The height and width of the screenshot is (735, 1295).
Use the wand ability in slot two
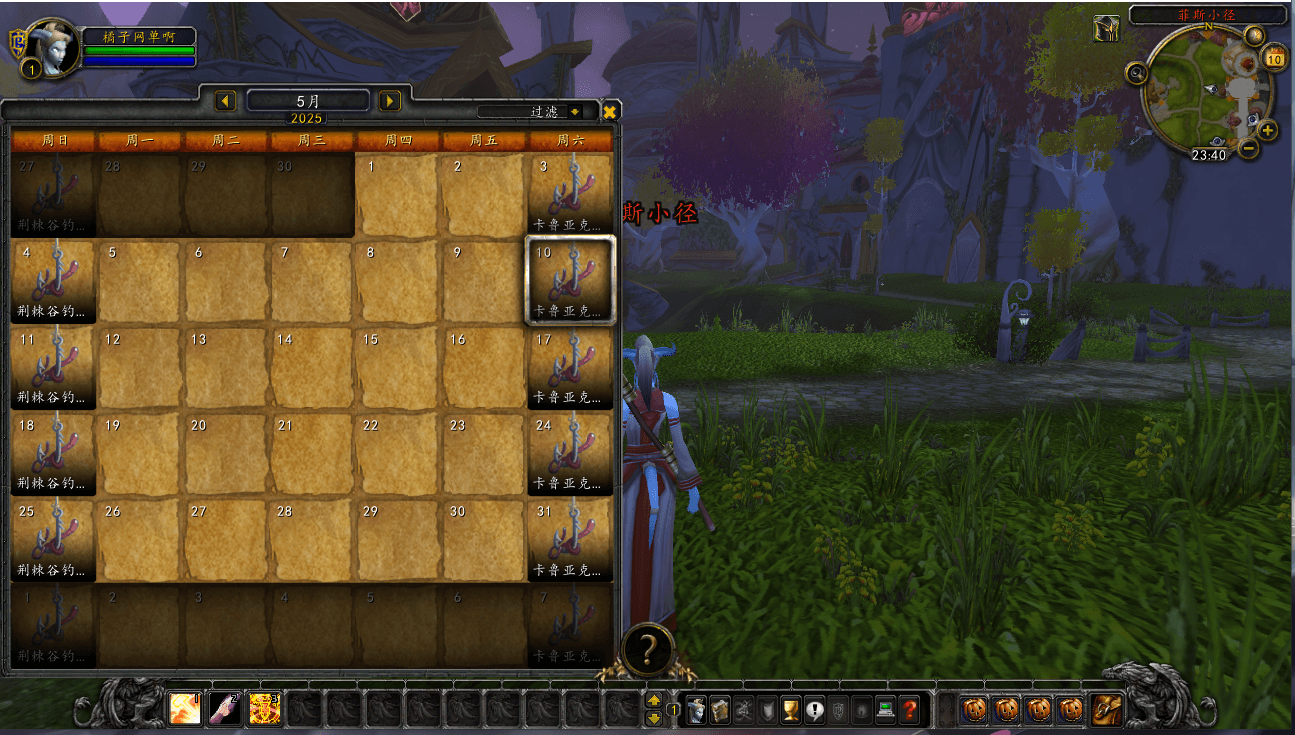(x=225, y=709)
